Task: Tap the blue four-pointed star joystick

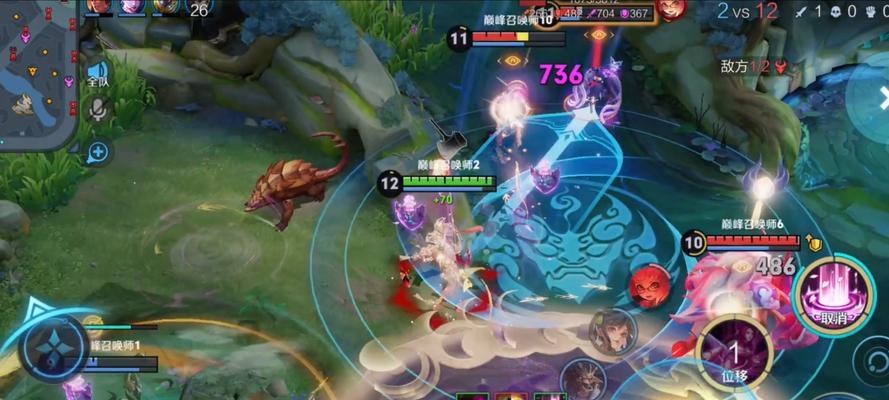Action: pos(53,350)
